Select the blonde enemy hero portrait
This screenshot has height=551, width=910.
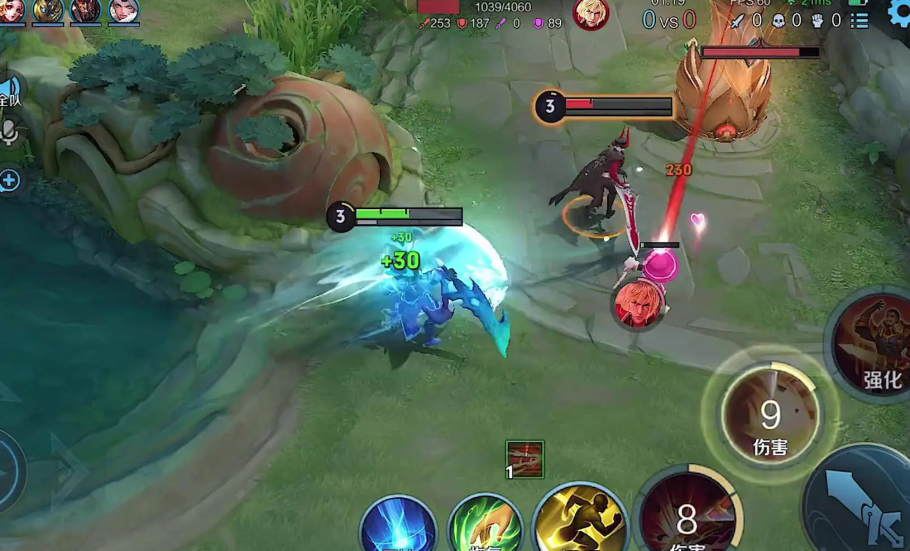(591, 13)
